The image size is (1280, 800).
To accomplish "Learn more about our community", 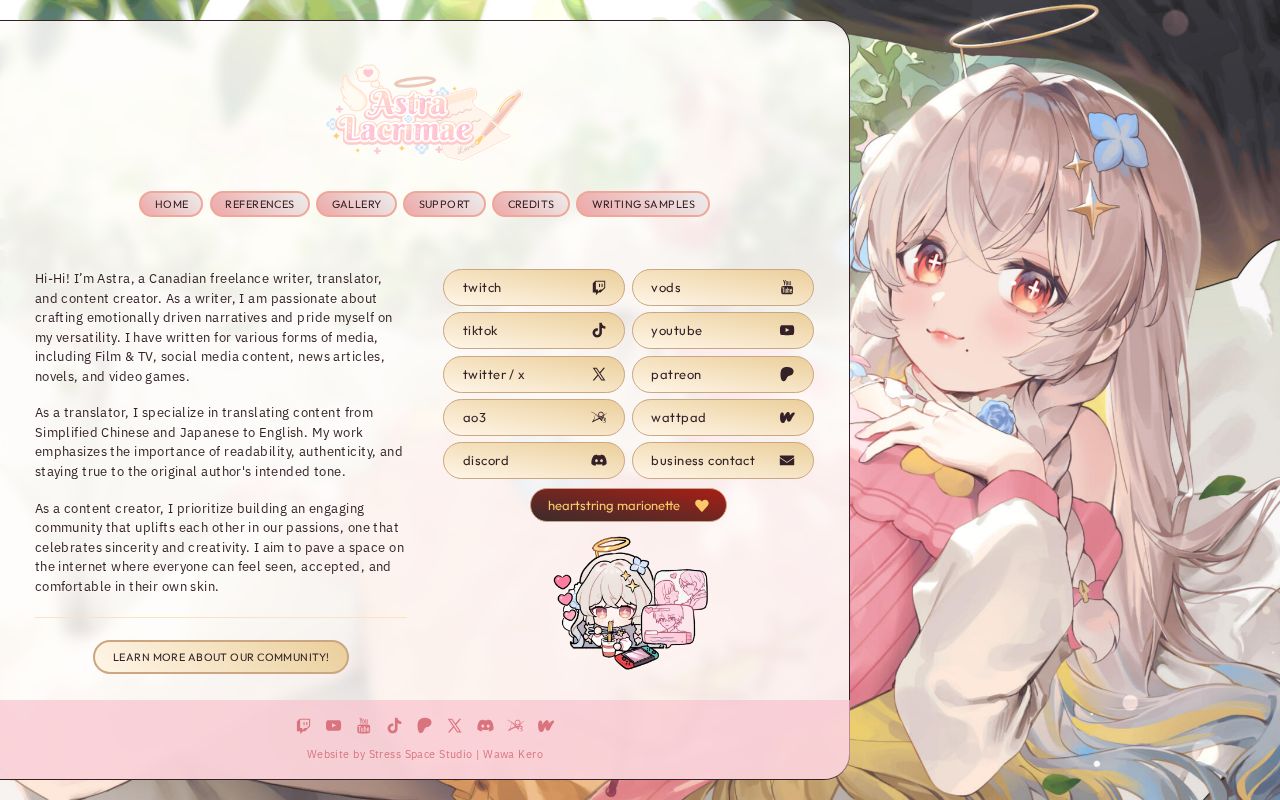I will pos(221,657).
